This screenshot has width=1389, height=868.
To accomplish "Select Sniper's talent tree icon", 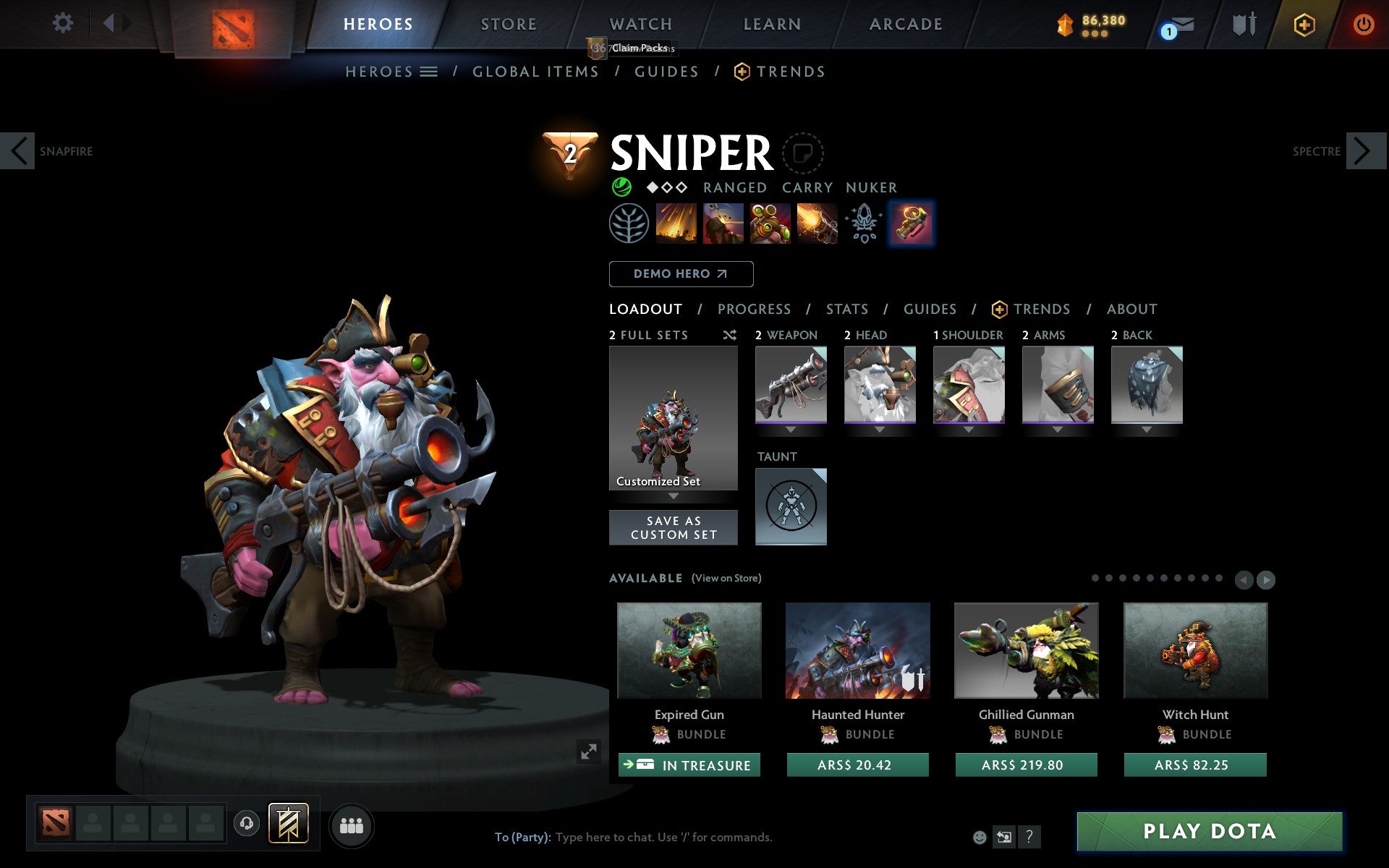I will [x=626, y=224].
